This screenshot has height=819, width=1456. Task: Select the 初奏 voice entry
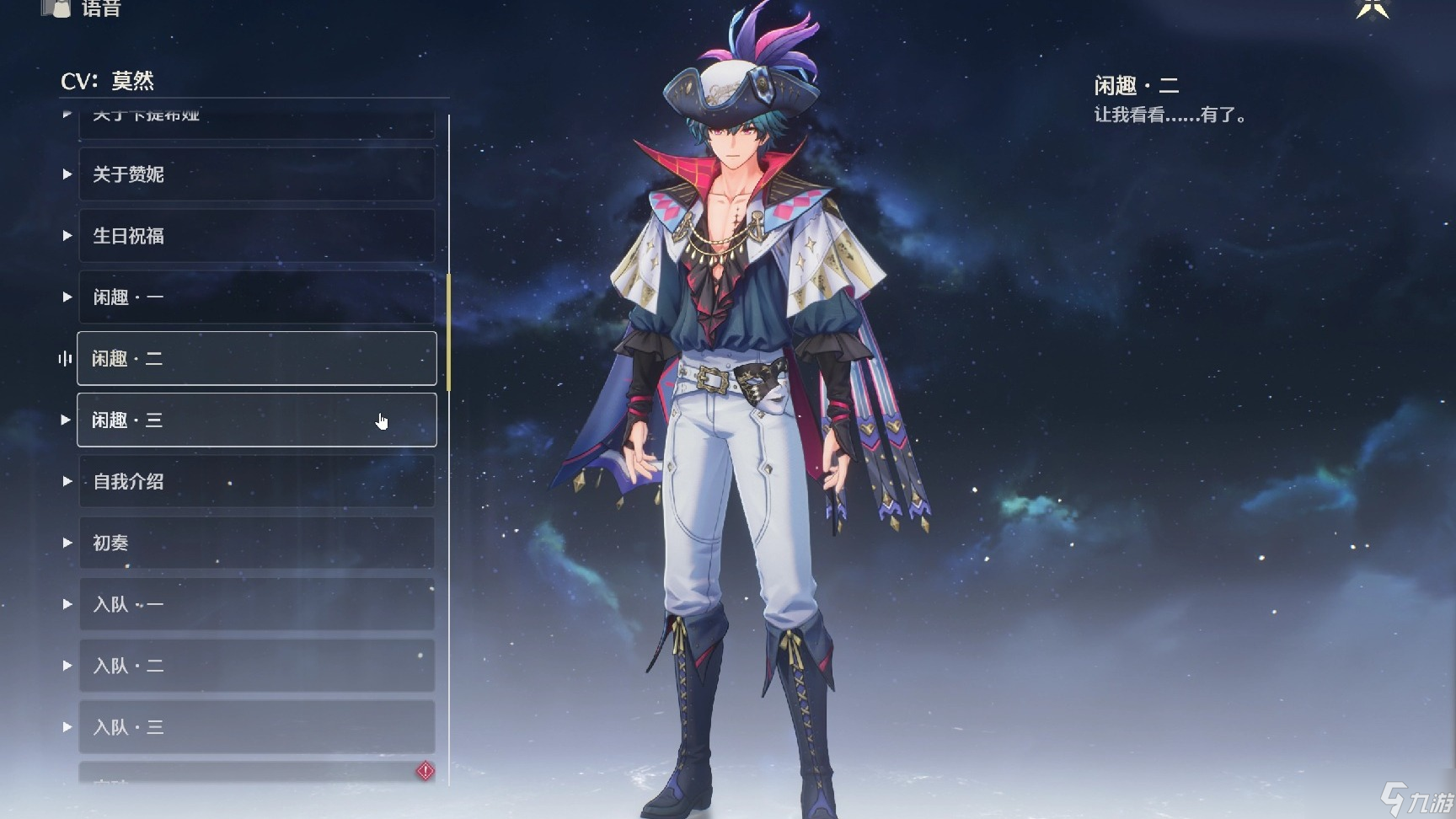pyautogui.click(x=256, y=543)
